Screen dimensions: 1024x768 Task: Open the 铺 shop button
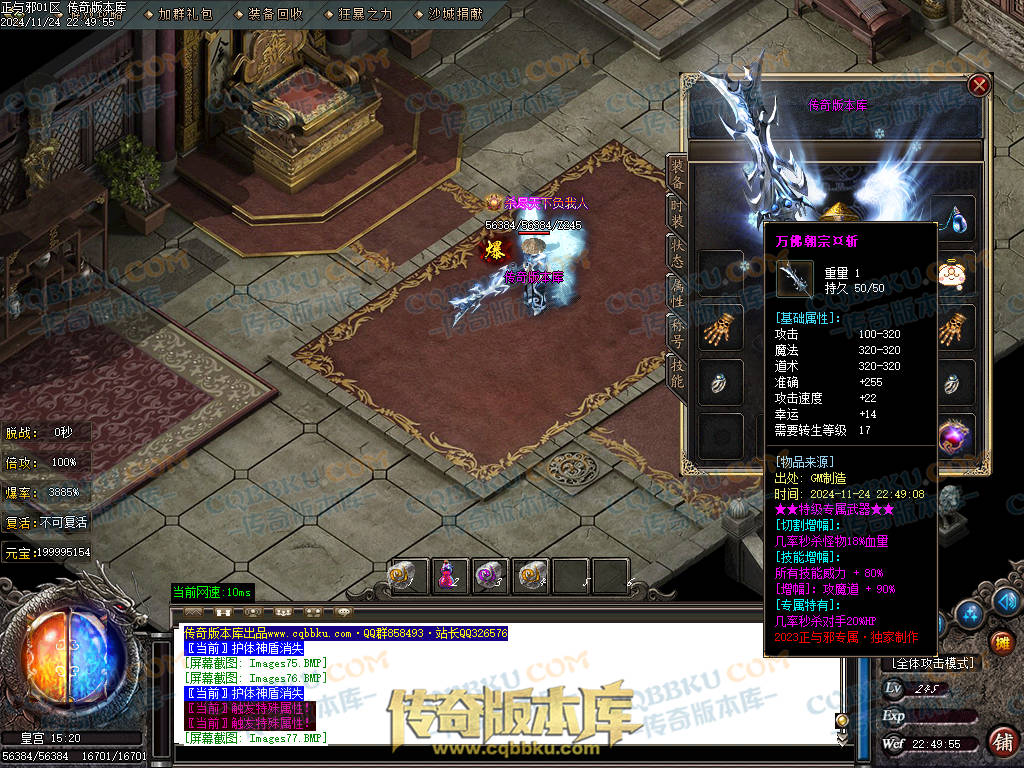click(1001, 741)
